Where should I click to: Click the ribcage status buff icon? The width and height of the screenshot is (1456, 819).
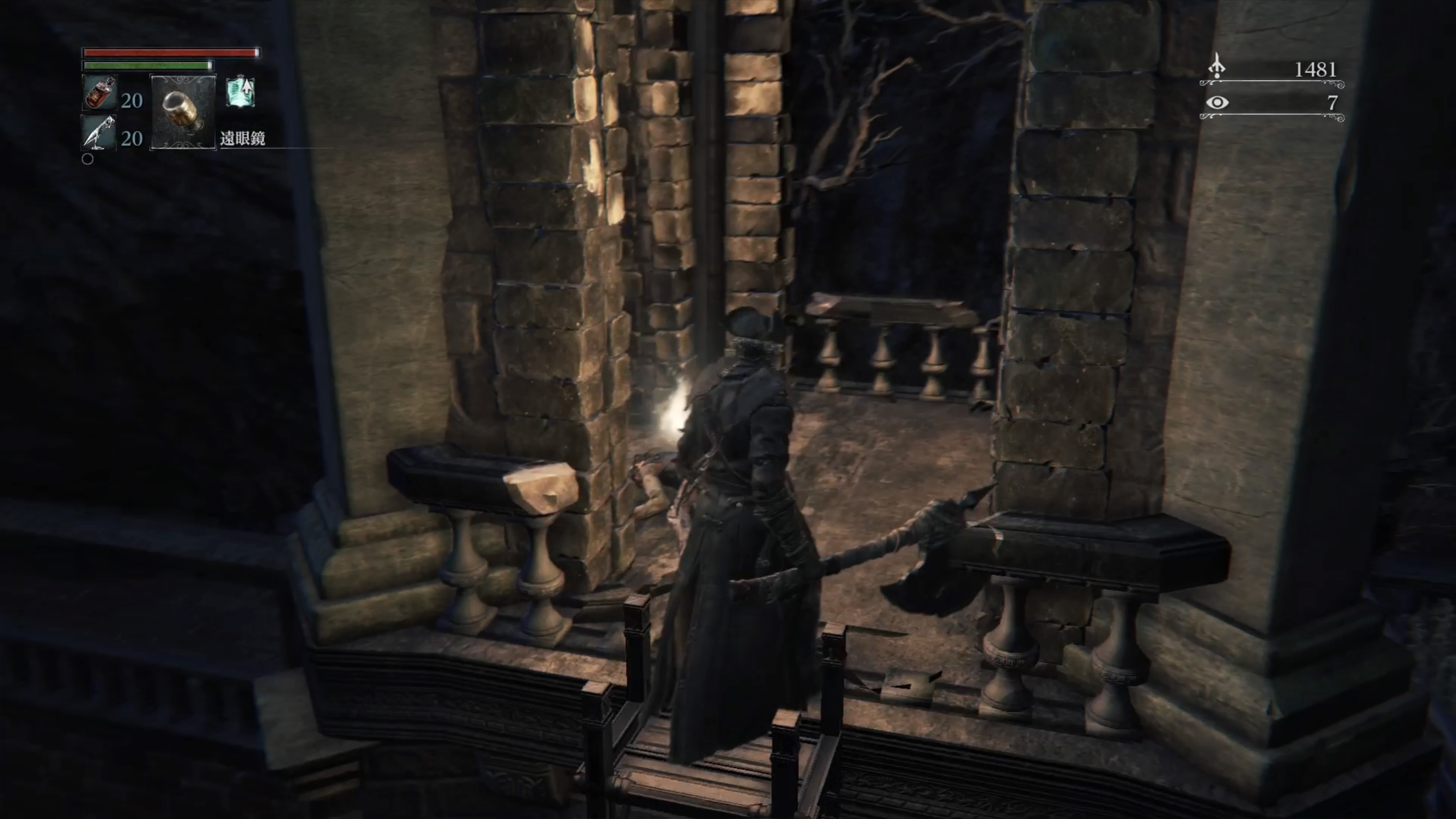click(241, 92)
